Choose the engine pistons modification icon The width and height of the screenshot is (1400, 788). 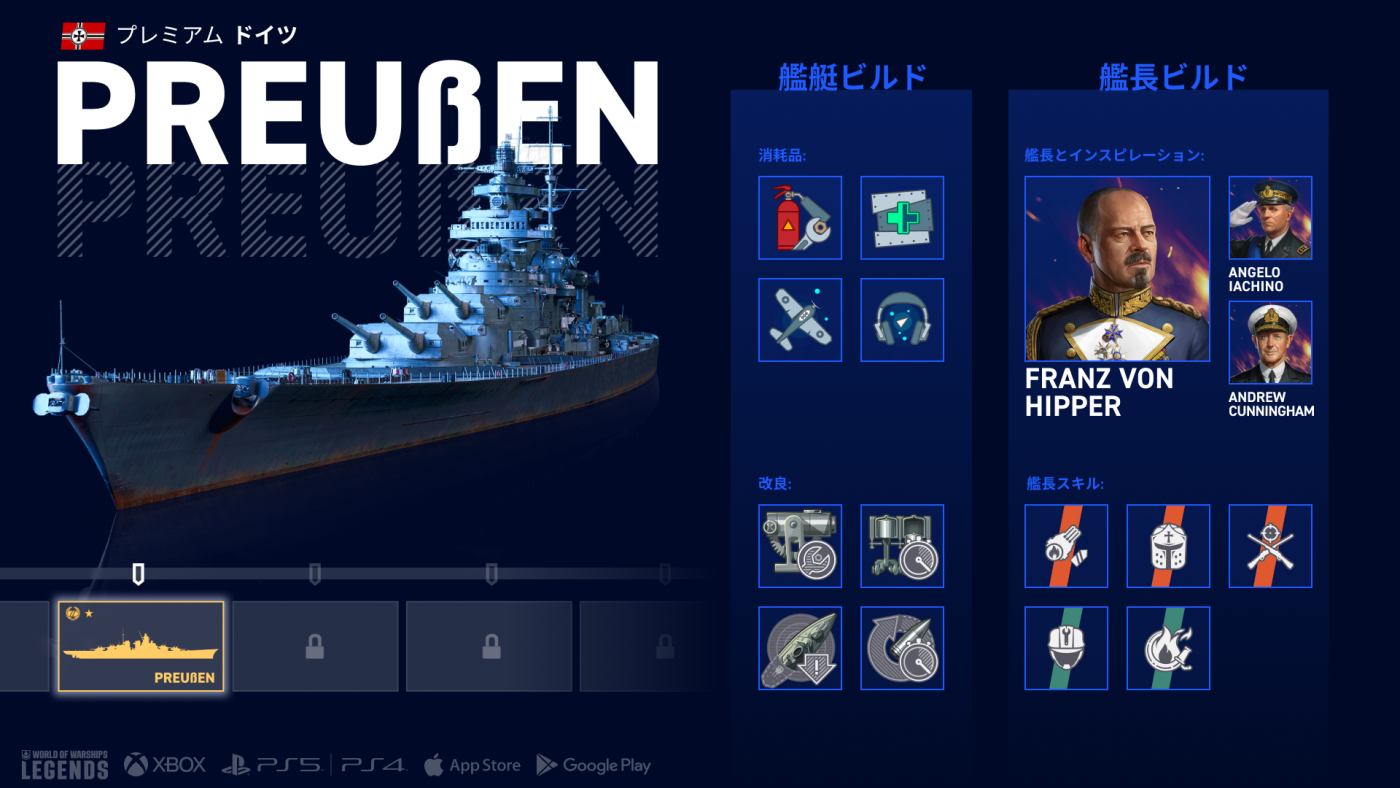coord(902,546)
